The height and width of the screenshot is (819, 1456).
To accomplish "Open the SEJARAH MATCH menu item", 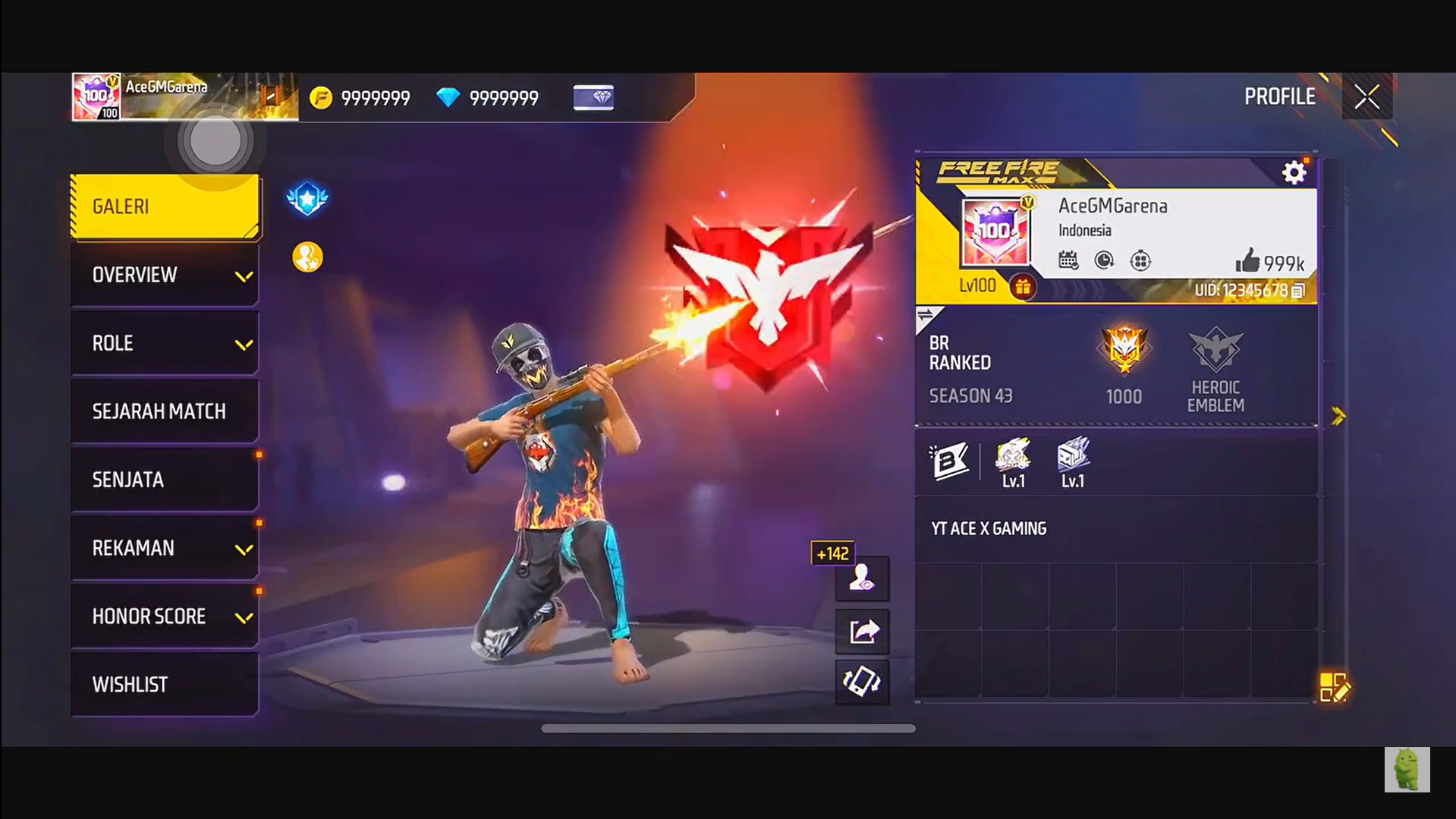I will coord(165,411).
